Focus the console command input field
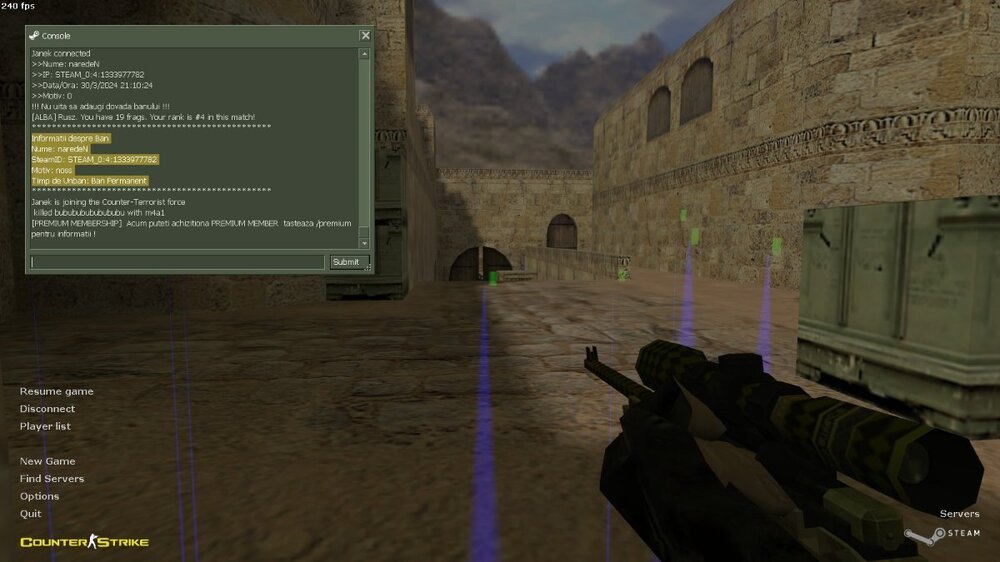Screen dimensions: 1000x562 177,262
